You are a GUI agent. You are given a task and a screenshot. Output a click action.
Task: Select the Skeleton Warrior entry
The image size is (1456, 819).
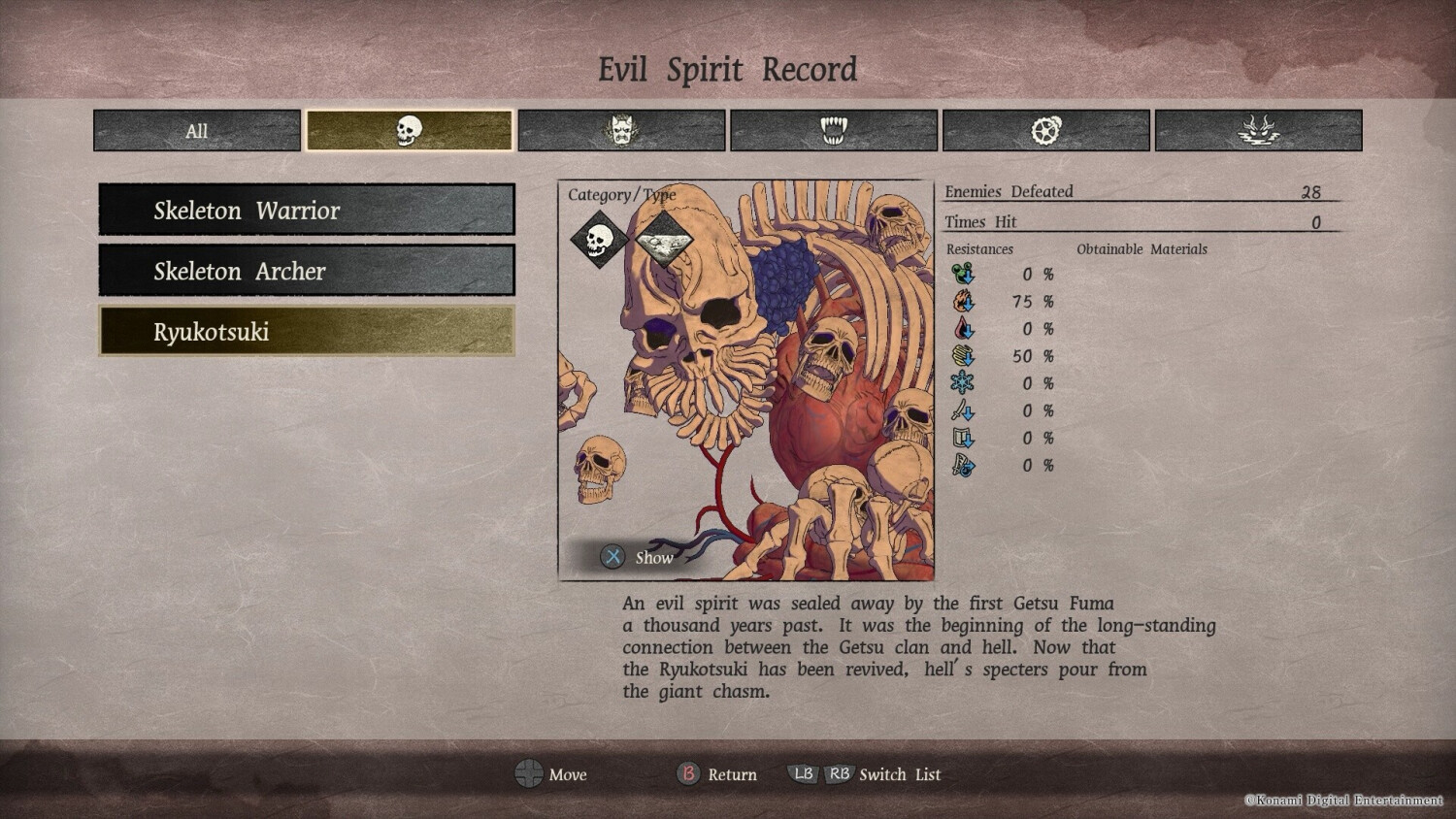click(307, 210)
